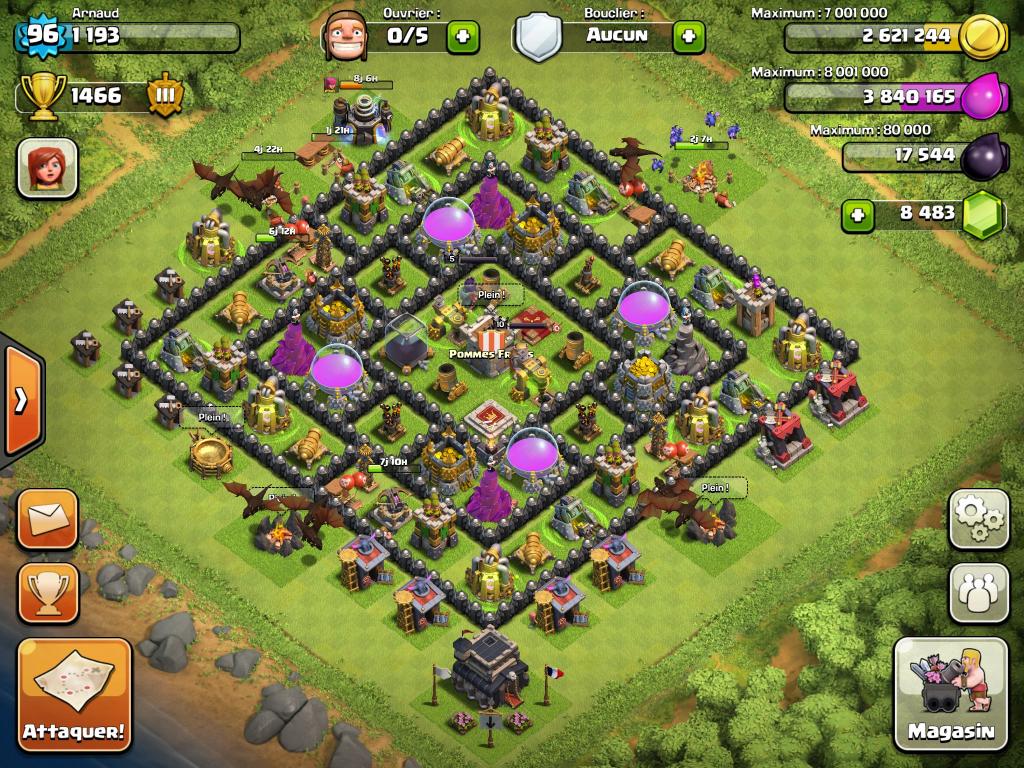The image size is (1024, 768).
Task: Open the league badge beside trophy count
Action: pos(165,96)
